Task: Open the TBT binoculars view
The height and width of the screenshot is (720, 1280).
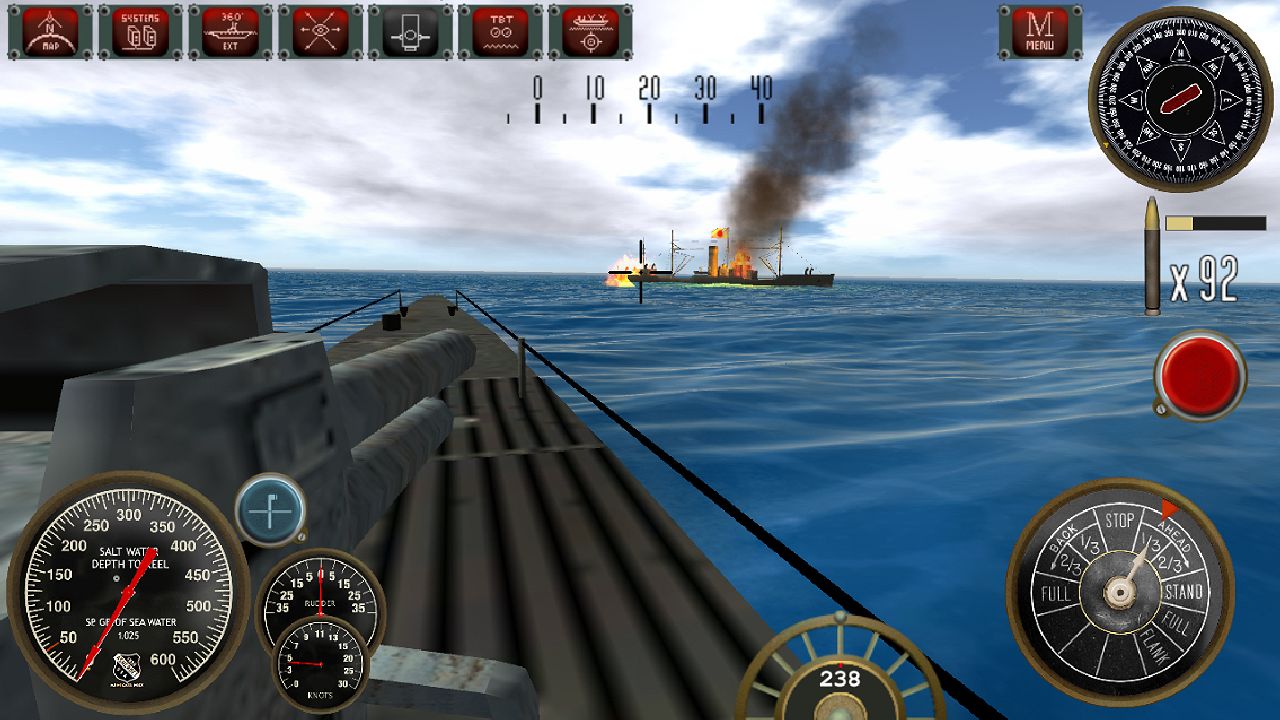Action: [x=501, y=30]
